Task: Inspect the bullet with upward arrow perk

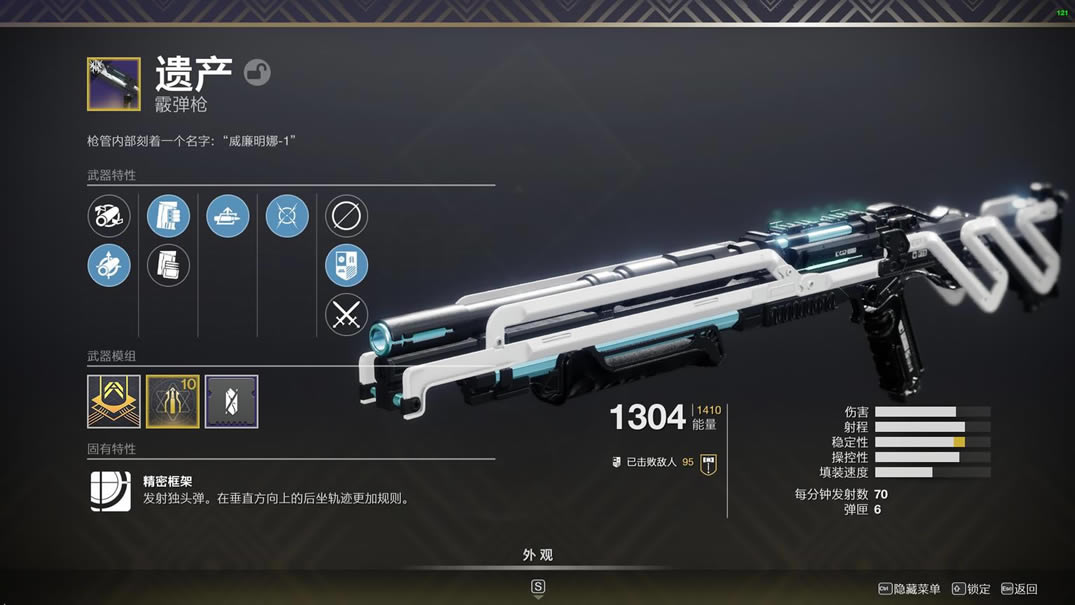Action: 228,216
